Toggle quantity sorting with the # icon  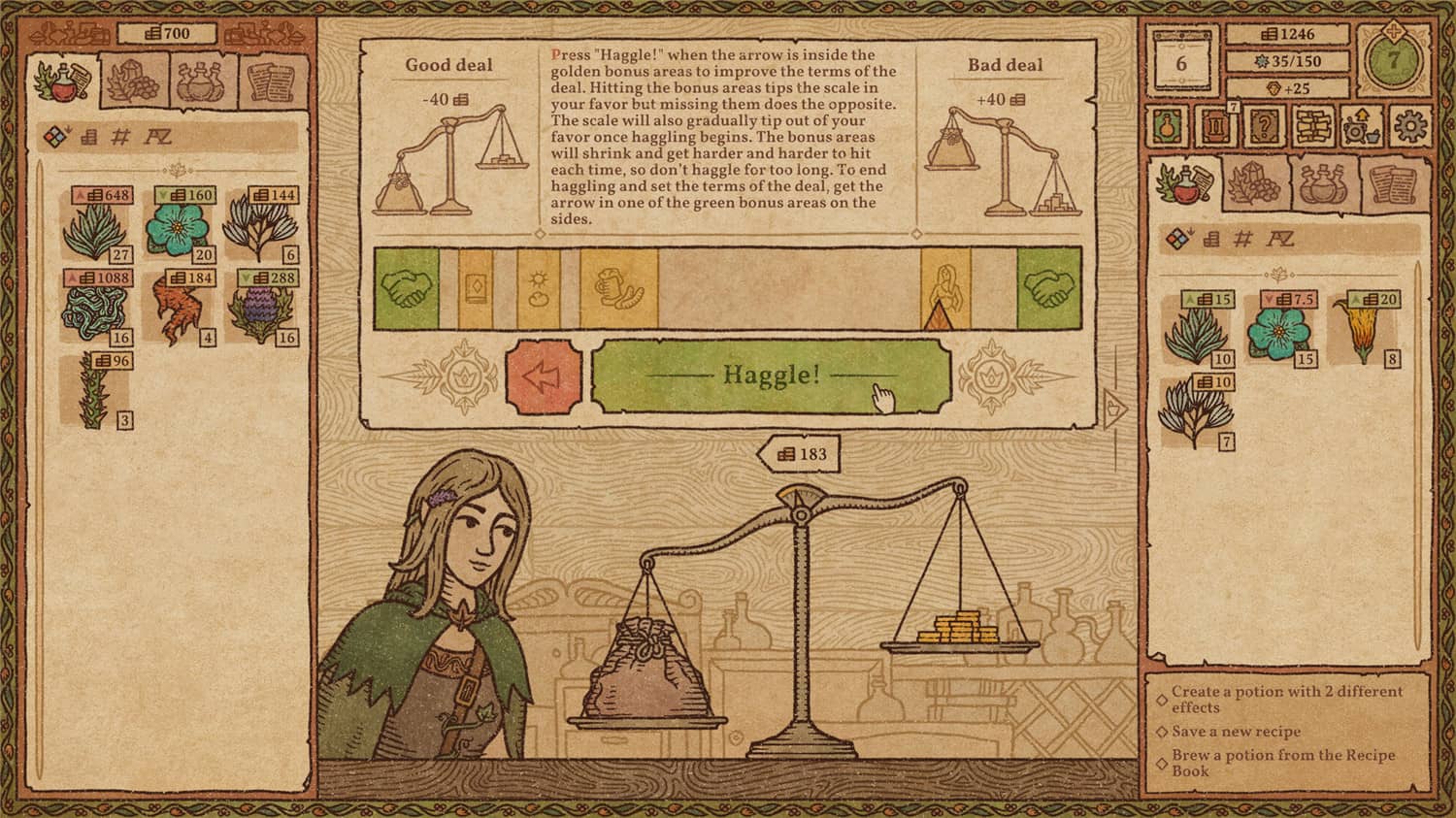[118, 137]
